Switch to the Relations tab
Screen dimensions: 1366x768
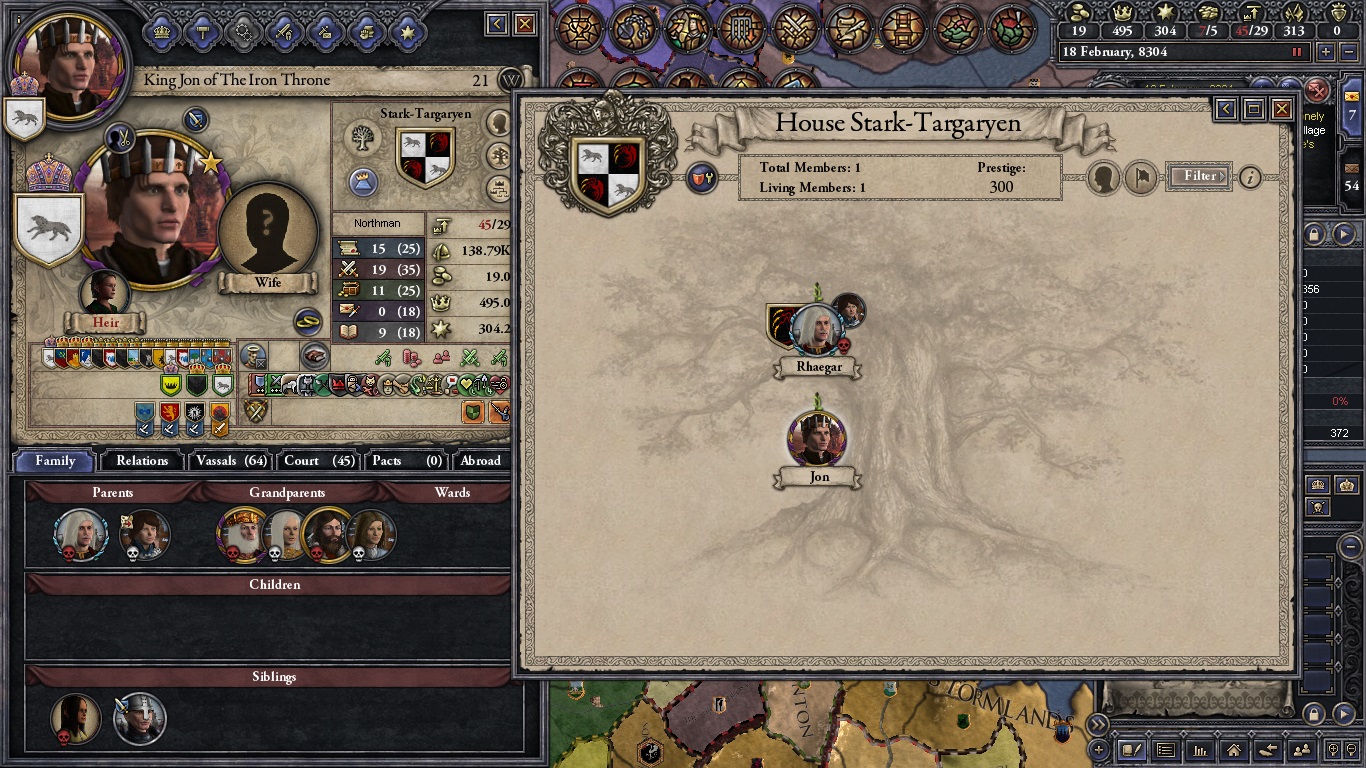tap(142, 461)
